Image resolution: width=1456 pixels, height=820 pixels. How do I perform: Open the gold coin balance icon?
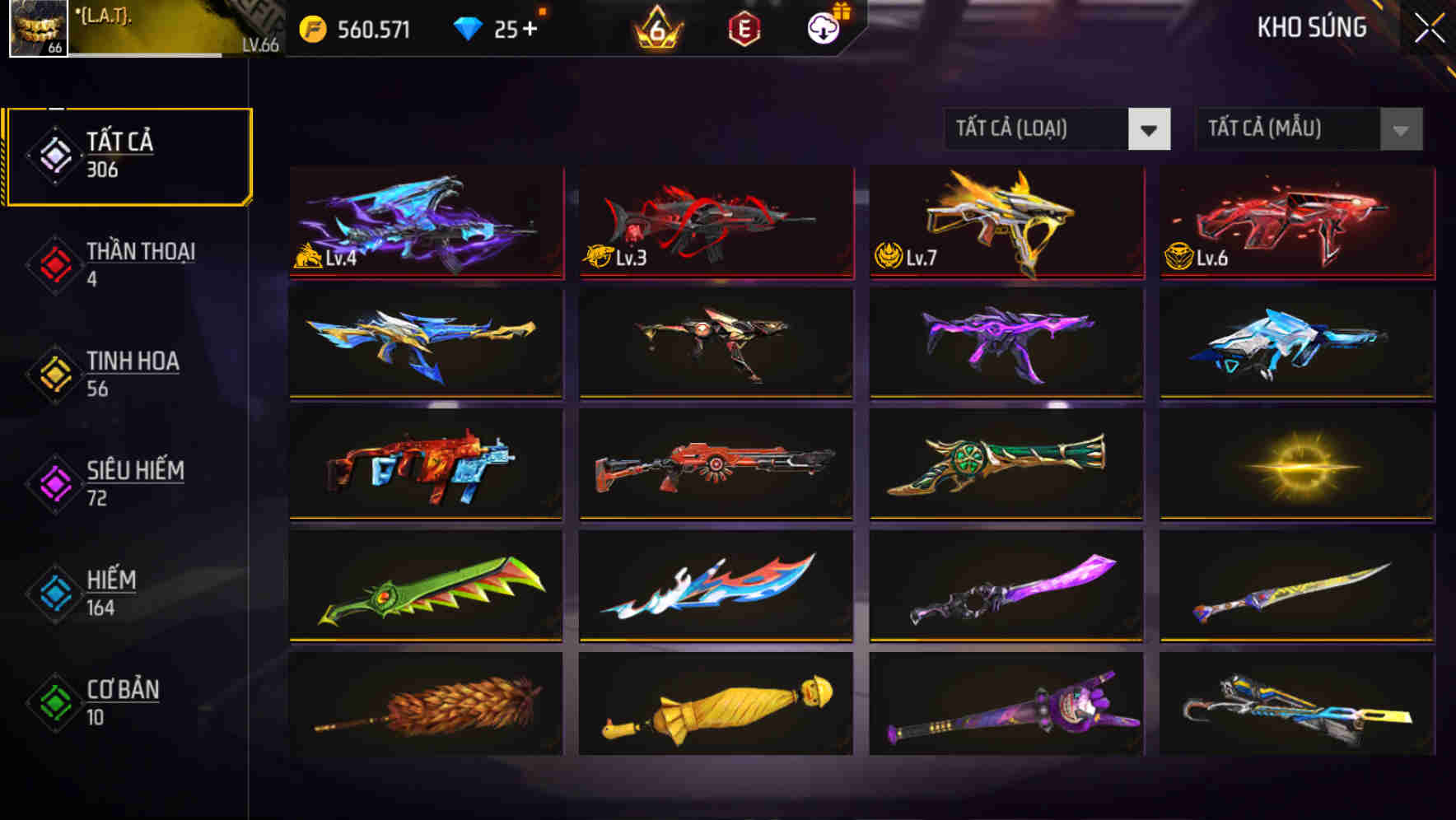pyautogui.click(x=311, y=27)
